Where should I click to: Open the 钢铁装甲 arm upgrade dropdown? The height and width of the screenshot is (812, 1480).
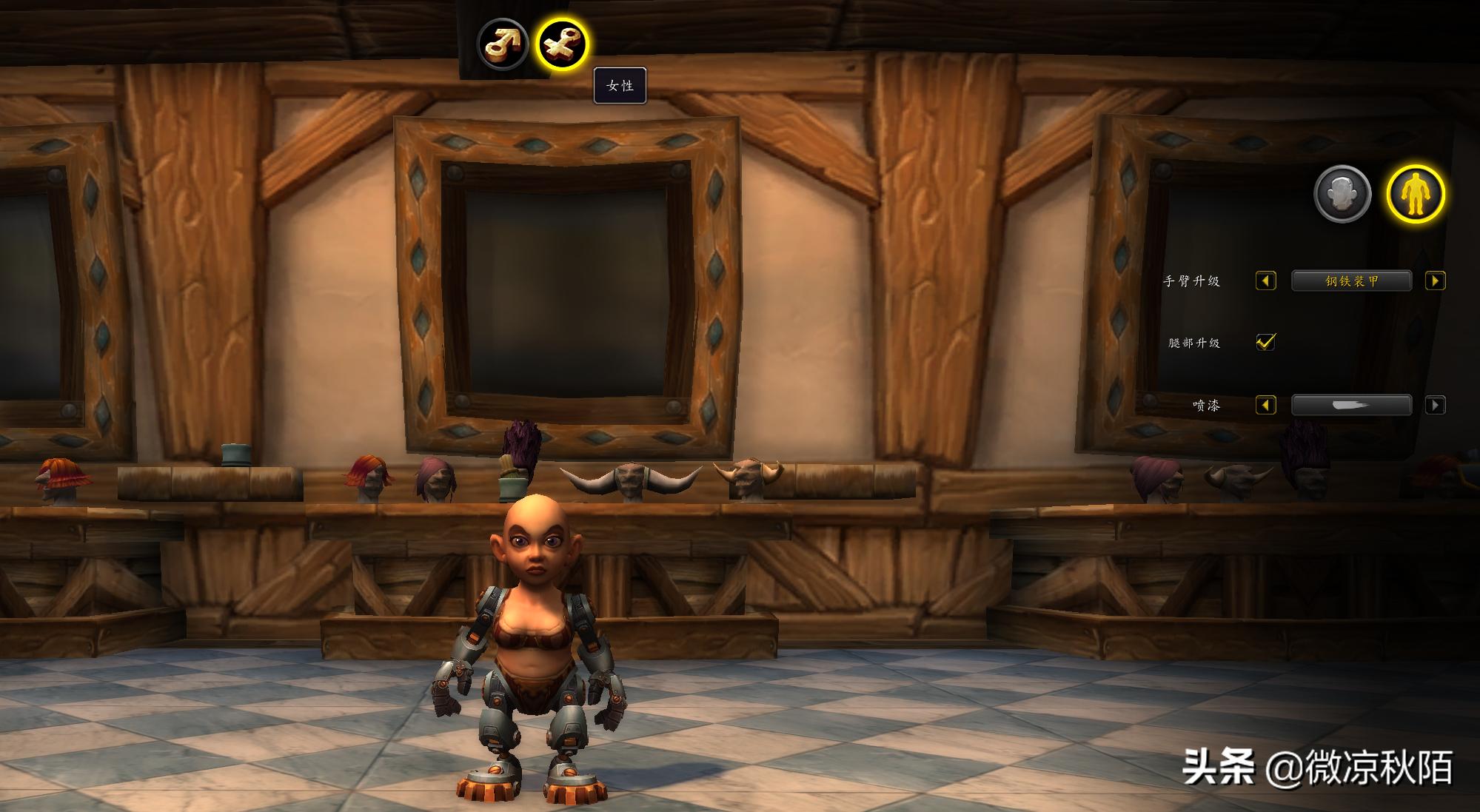click(1351, 281)
